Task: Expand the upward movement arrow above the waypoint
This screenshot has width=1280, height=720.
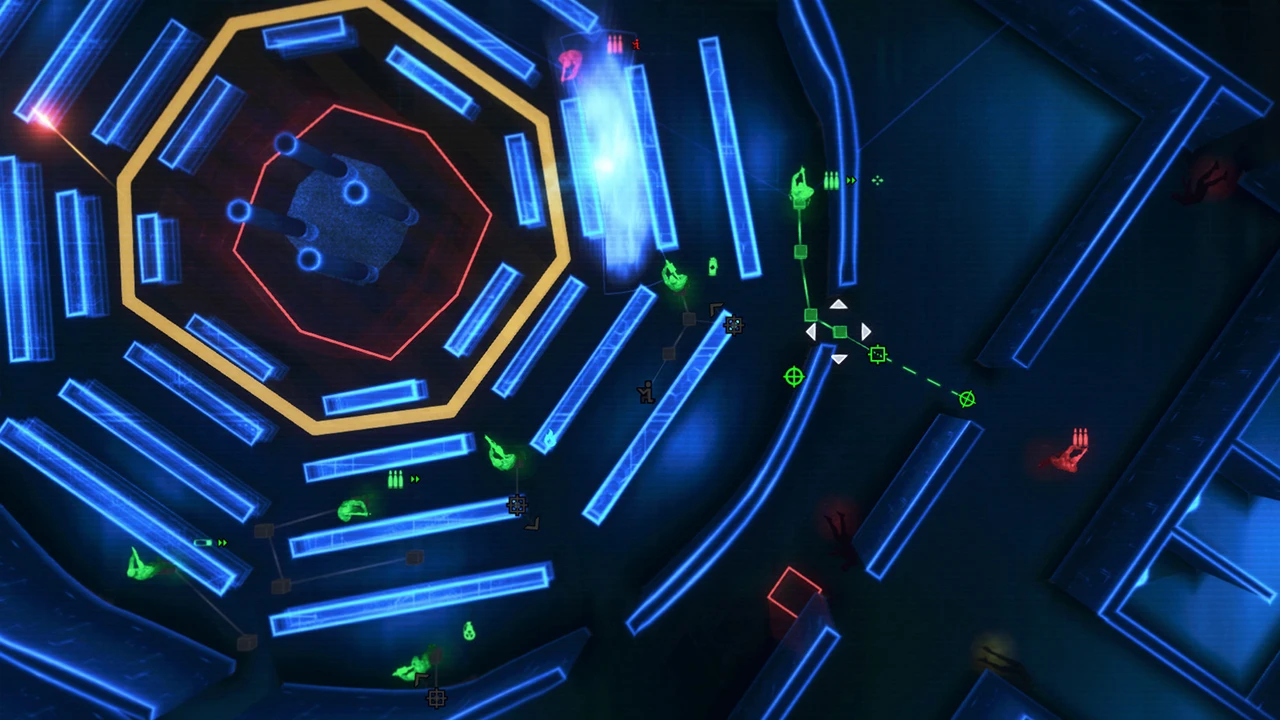Action: [838, 304]
